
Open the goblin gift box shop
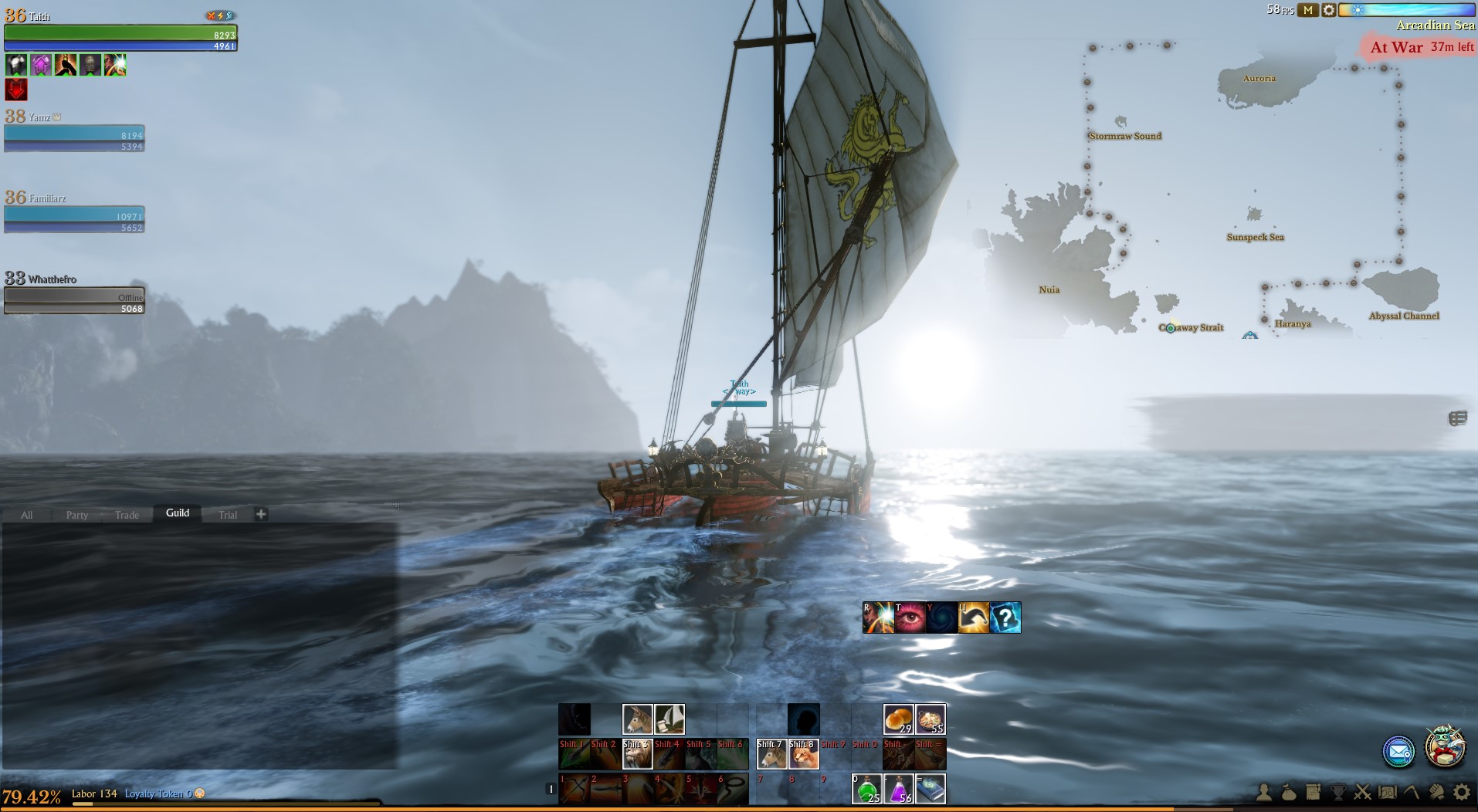point(1444,747)
